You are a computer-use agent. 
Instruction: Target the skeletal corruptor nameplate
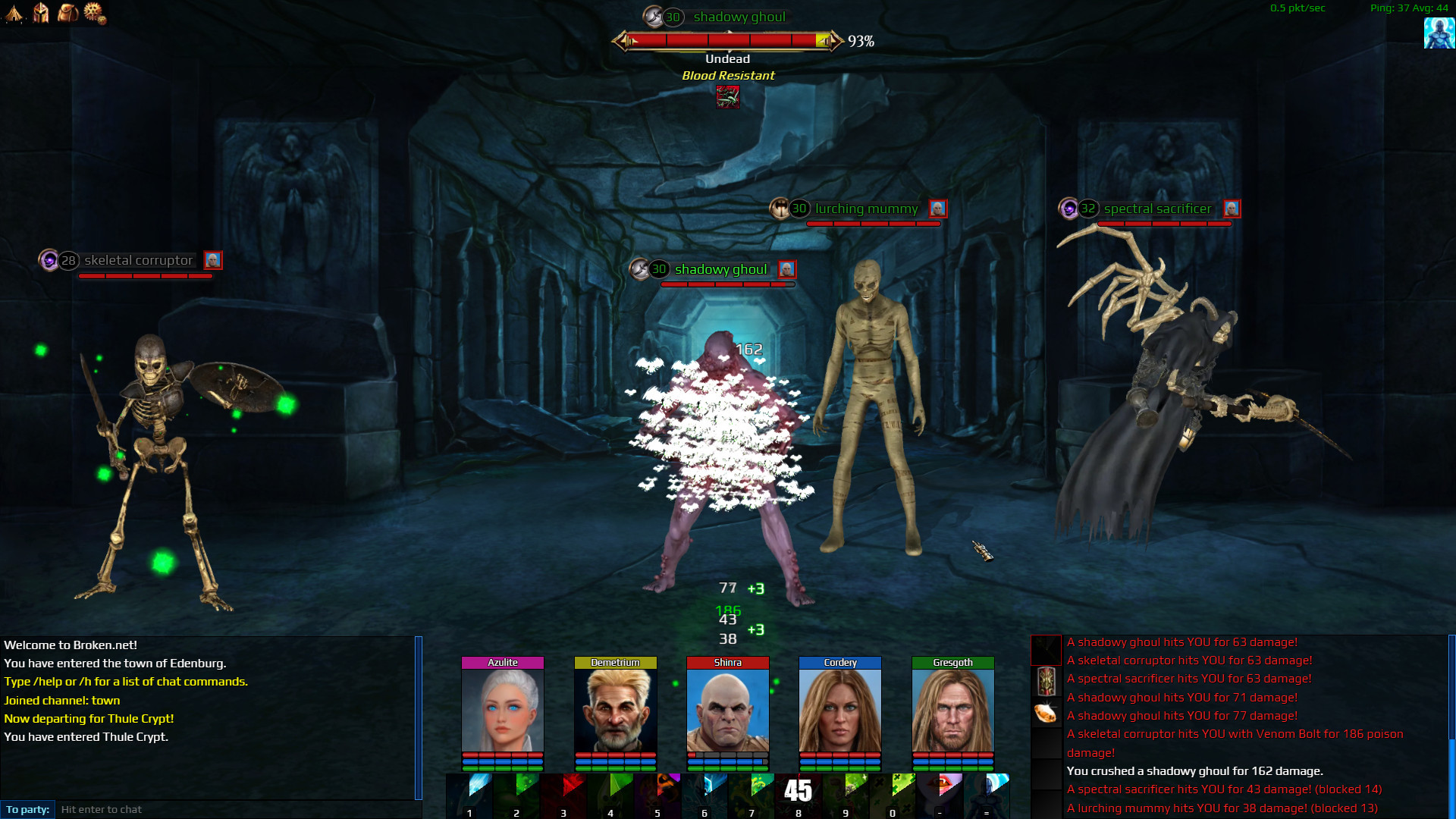tap(138, 261)
